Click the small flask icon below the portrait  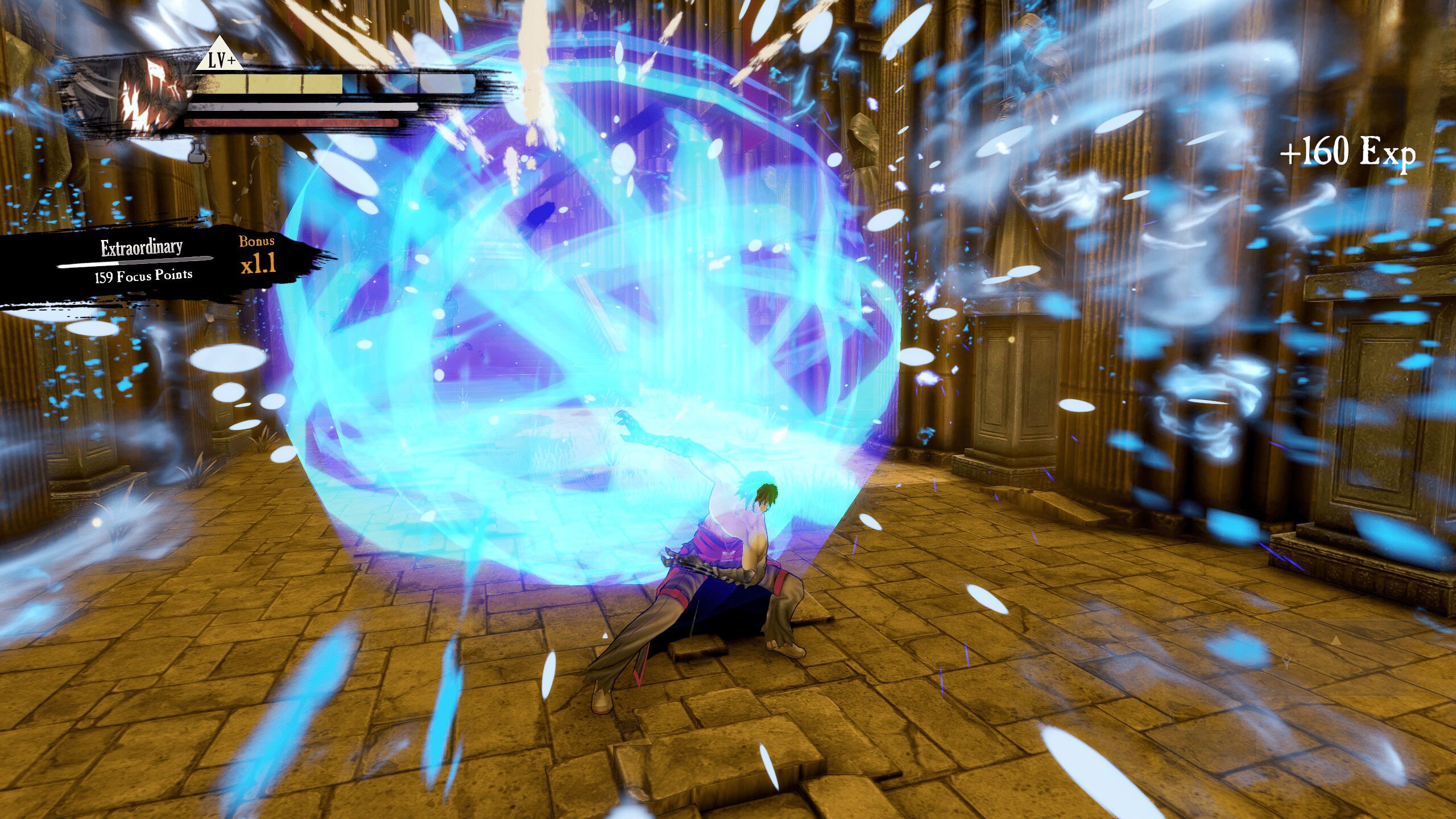197,157
